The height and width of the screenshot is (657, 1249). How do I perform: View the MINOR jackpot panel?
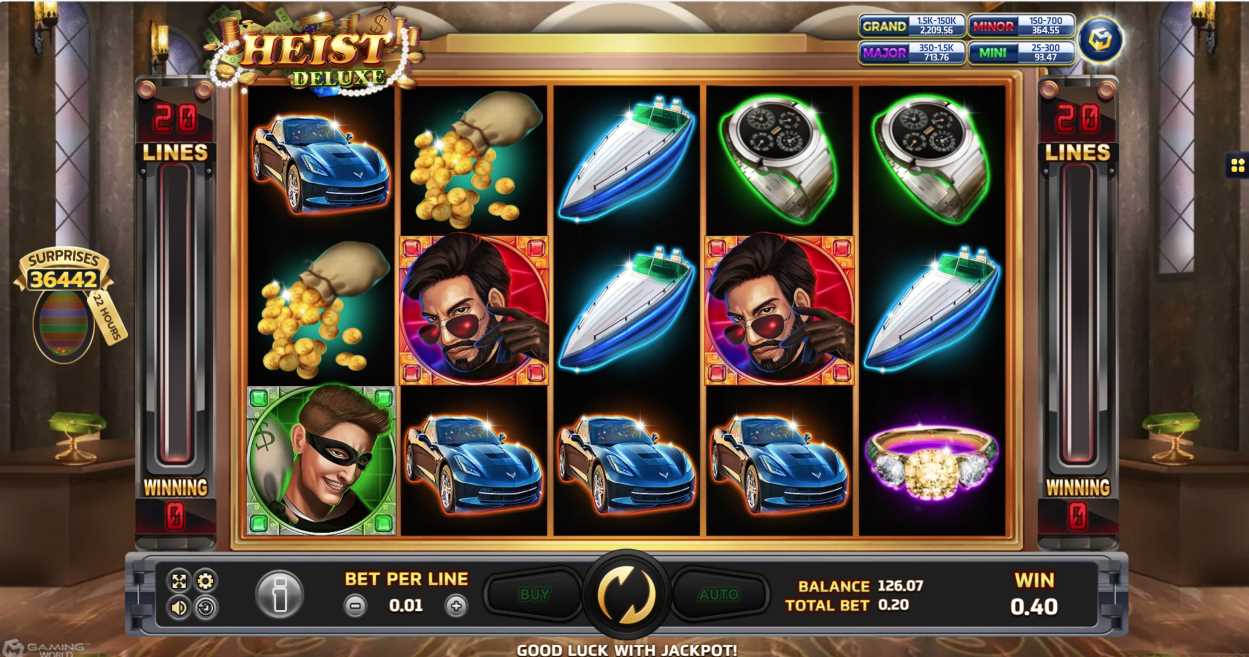[1020, 26]
